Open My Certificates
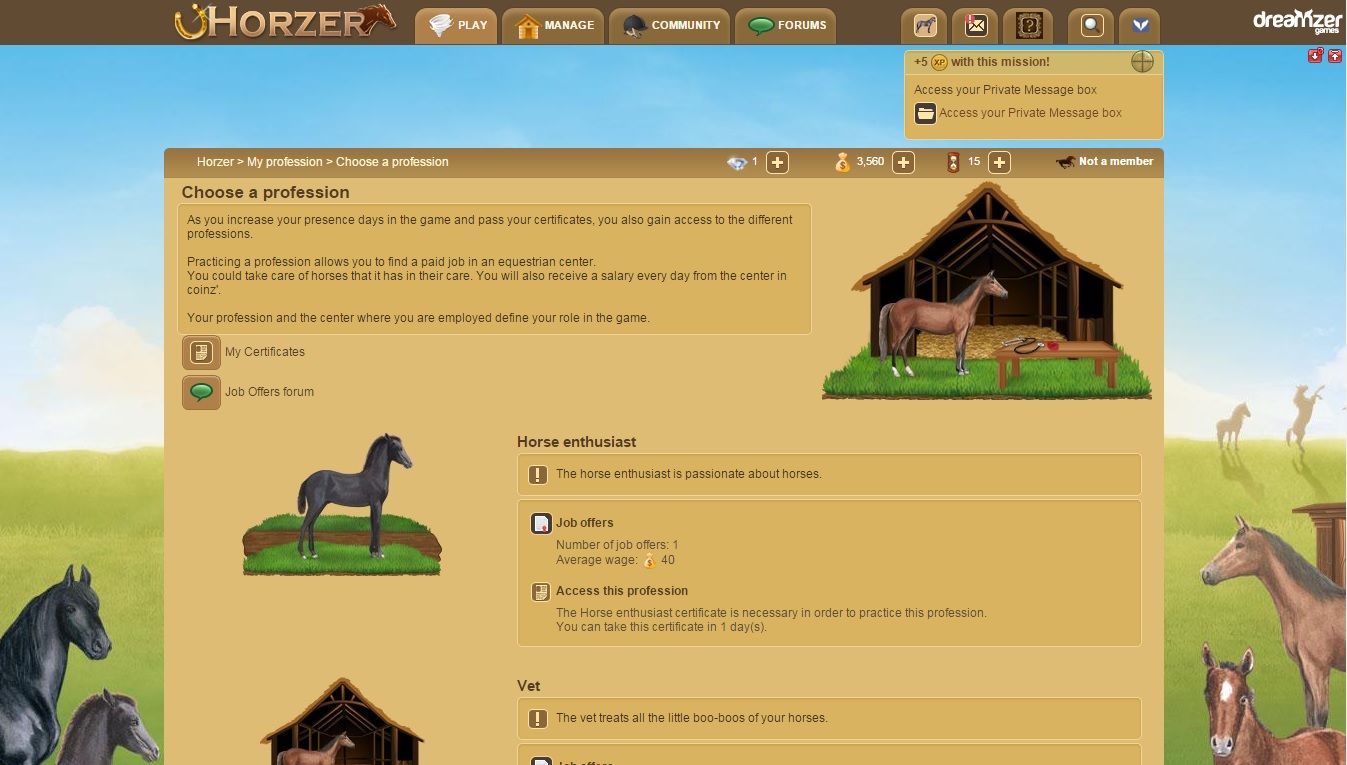This screenshot has height=765, width=1347. (201, 352)
